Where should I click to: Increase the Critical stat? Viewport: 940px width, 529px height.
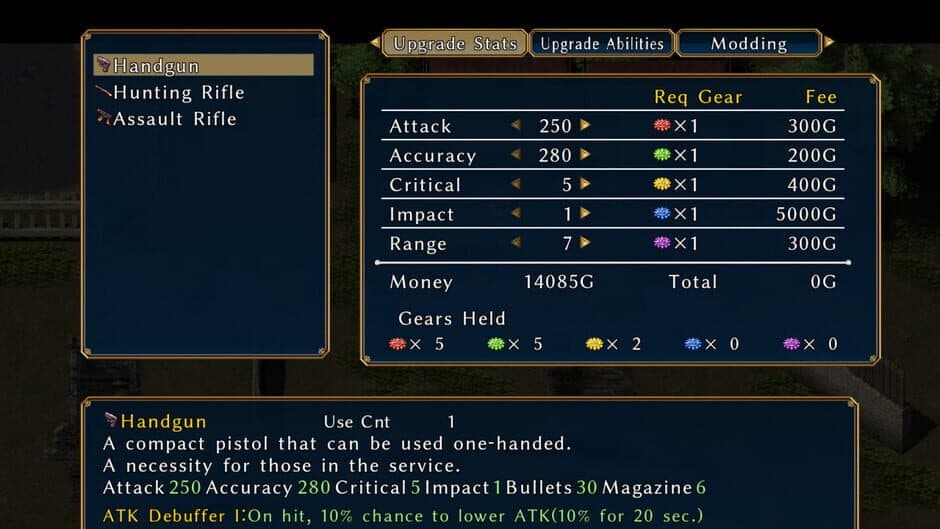click(585, 184)
